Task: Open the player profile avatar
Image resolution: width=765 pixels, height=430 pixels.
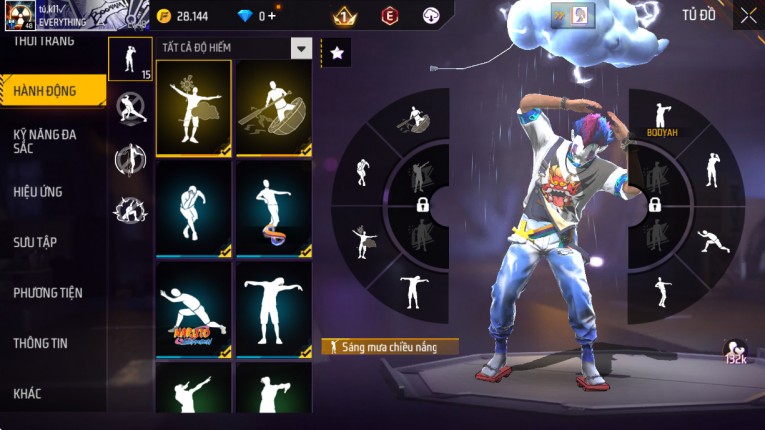Action: (x=21, y=18)
